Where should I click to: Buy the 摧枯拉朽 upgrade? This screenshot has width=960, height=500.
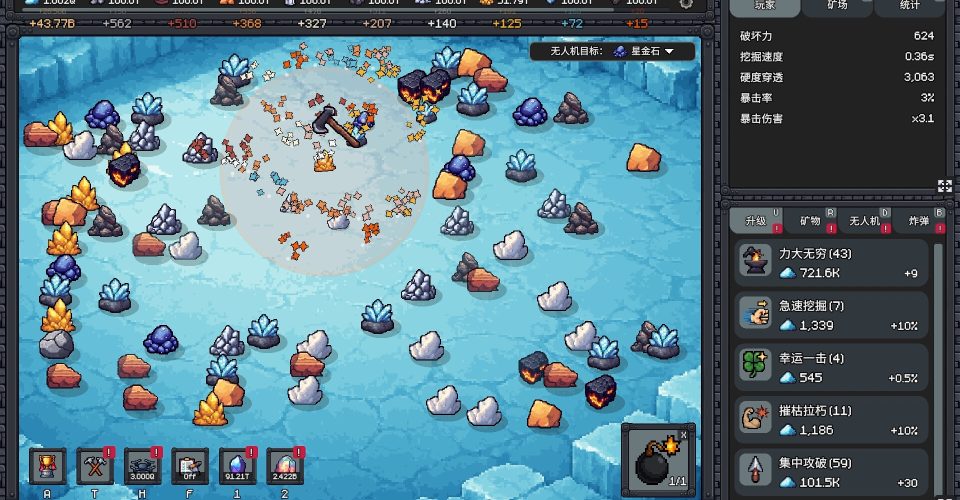pos(832,420)
